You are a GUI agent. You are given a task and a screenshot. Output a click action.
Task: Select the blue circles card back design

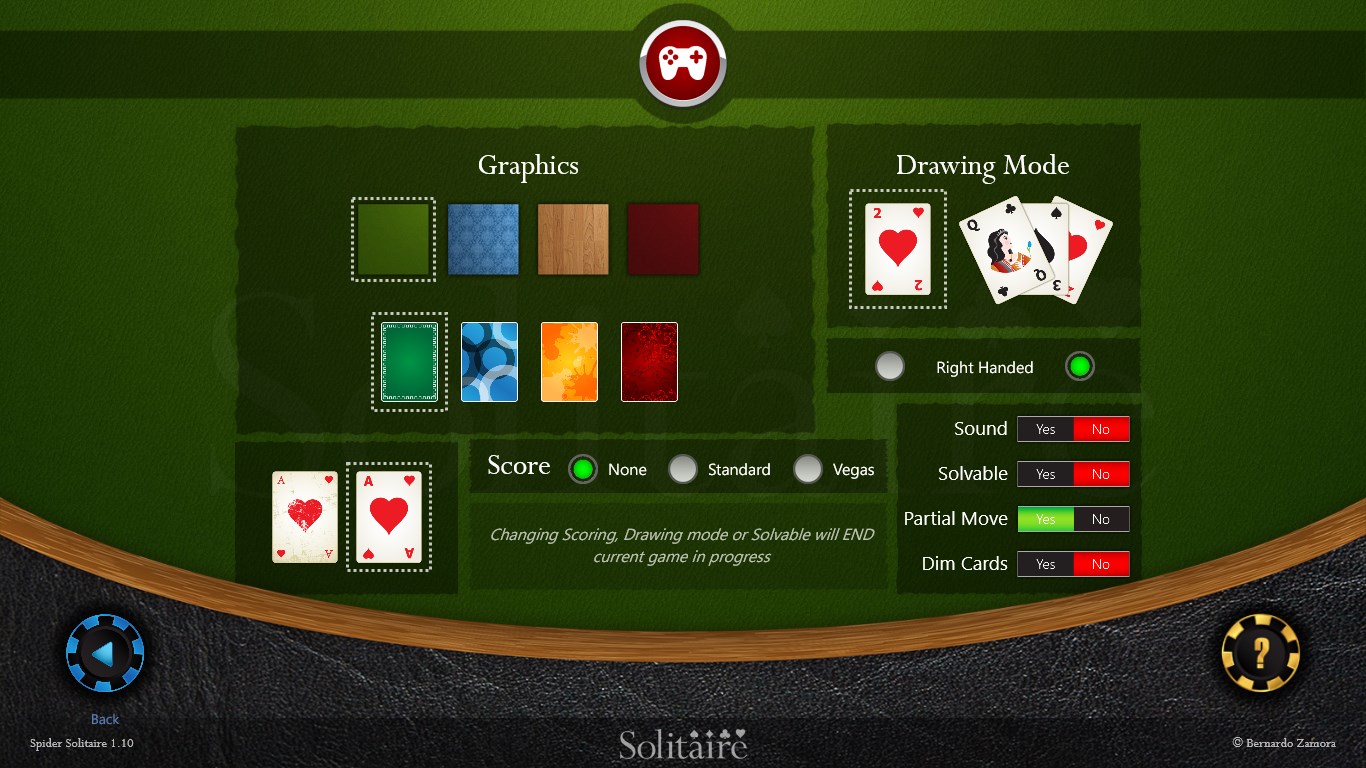(489, 362)
